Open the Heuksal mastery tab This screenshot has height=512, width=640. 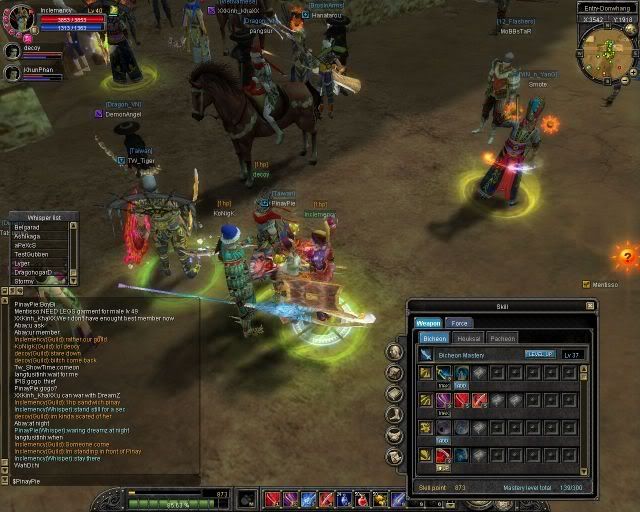468,338
